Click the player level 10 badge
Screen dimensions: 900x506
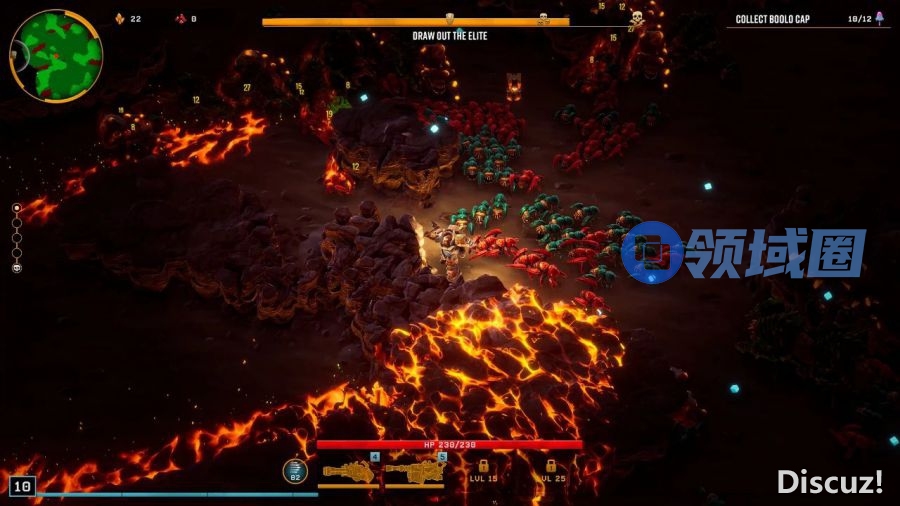[22, 487]
